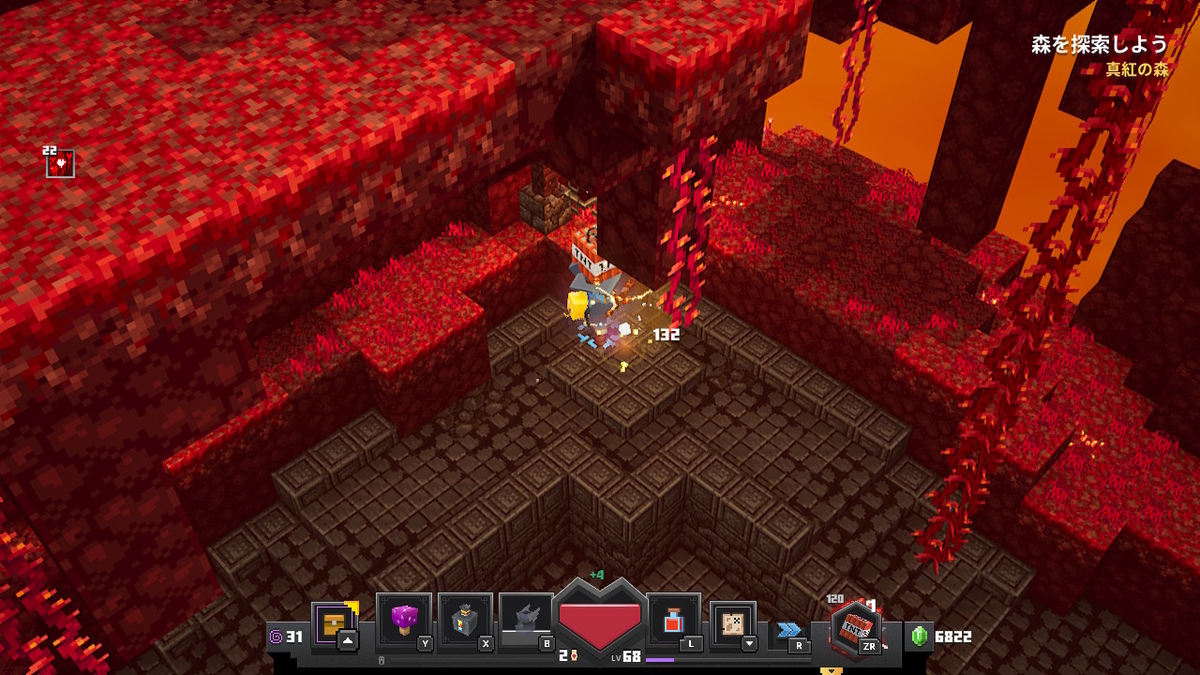Screen dimensions: 1200x675
Task: Drink the red health potion
Action: tap(674, 621)
